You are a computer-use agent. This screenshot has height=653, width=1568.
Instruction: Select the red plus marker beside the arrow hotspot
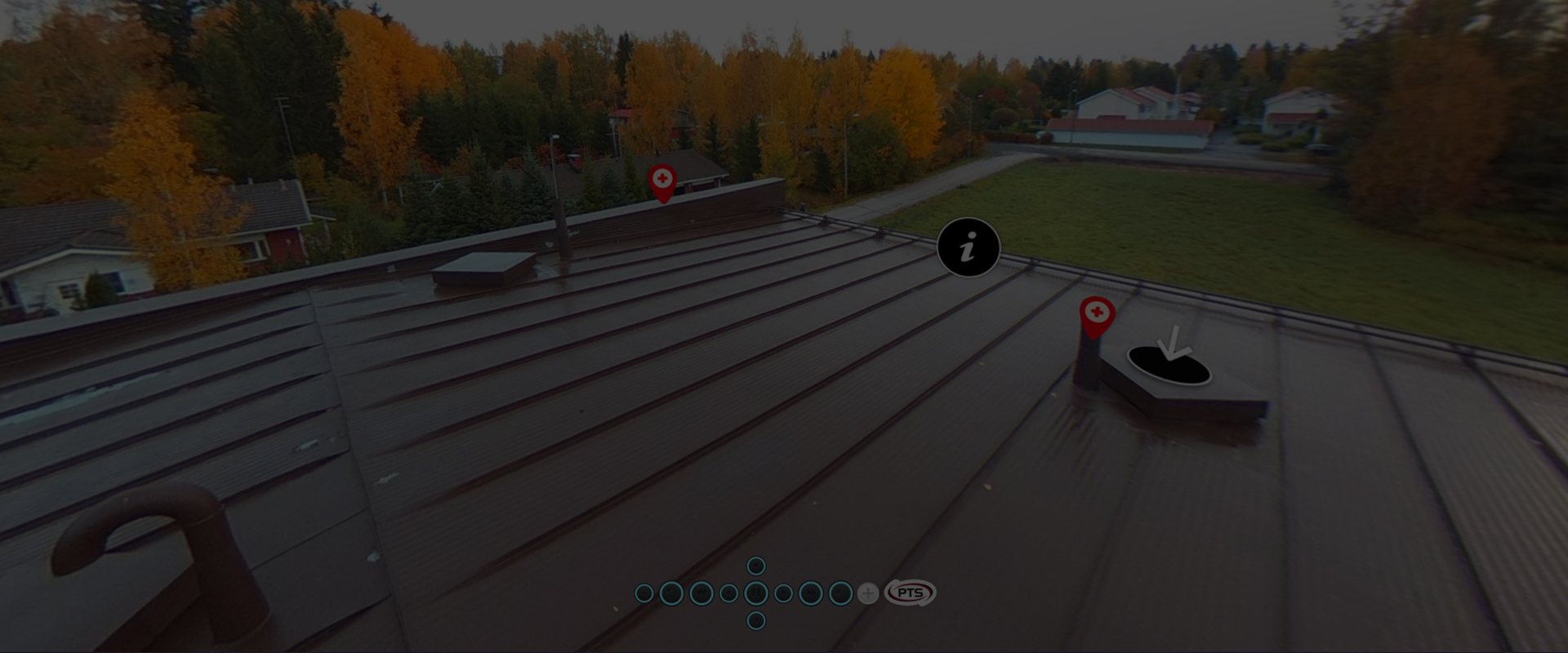coord(1097,314)
